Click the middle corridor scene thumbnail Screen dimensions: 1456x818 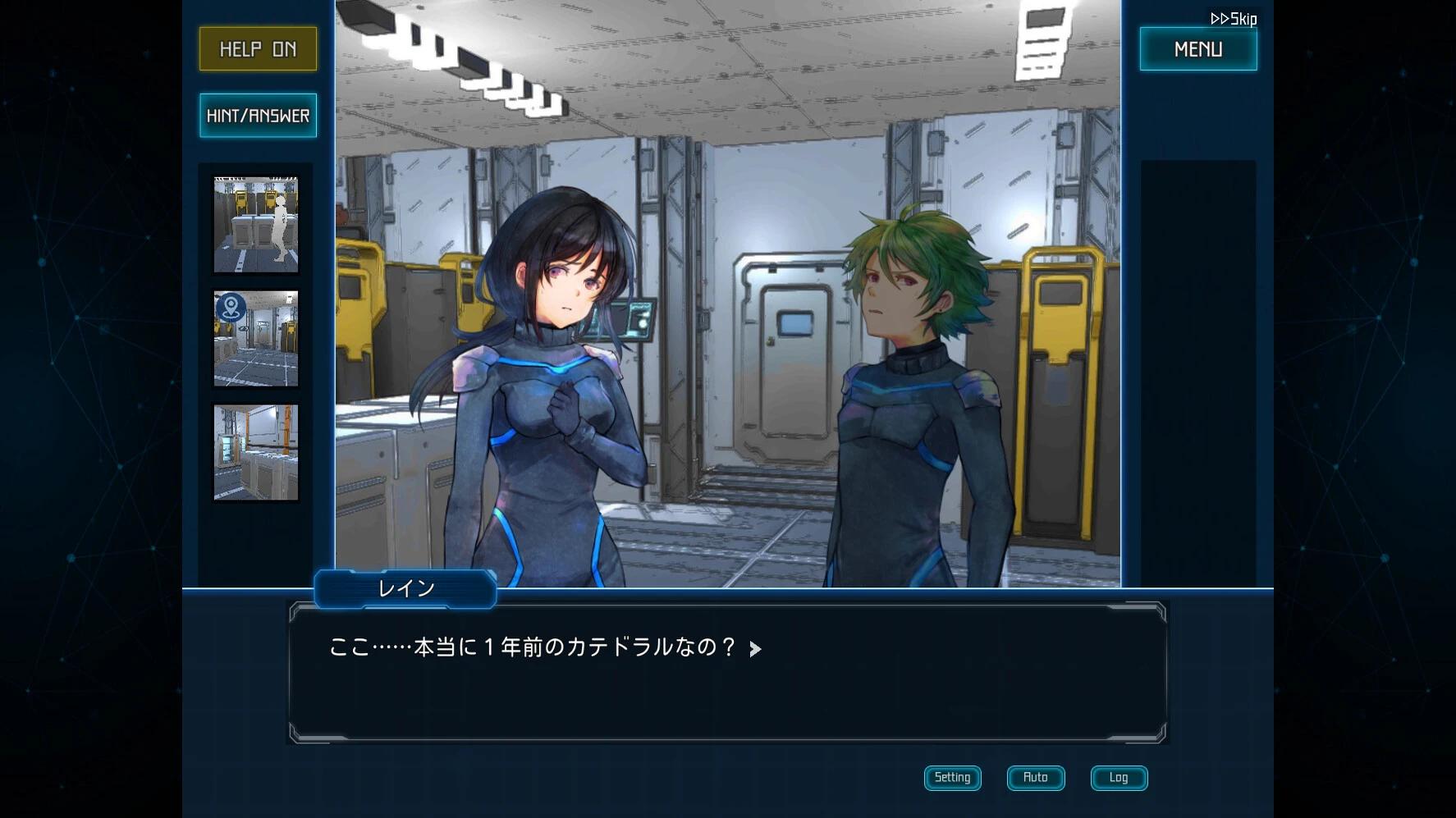point(255,338)
